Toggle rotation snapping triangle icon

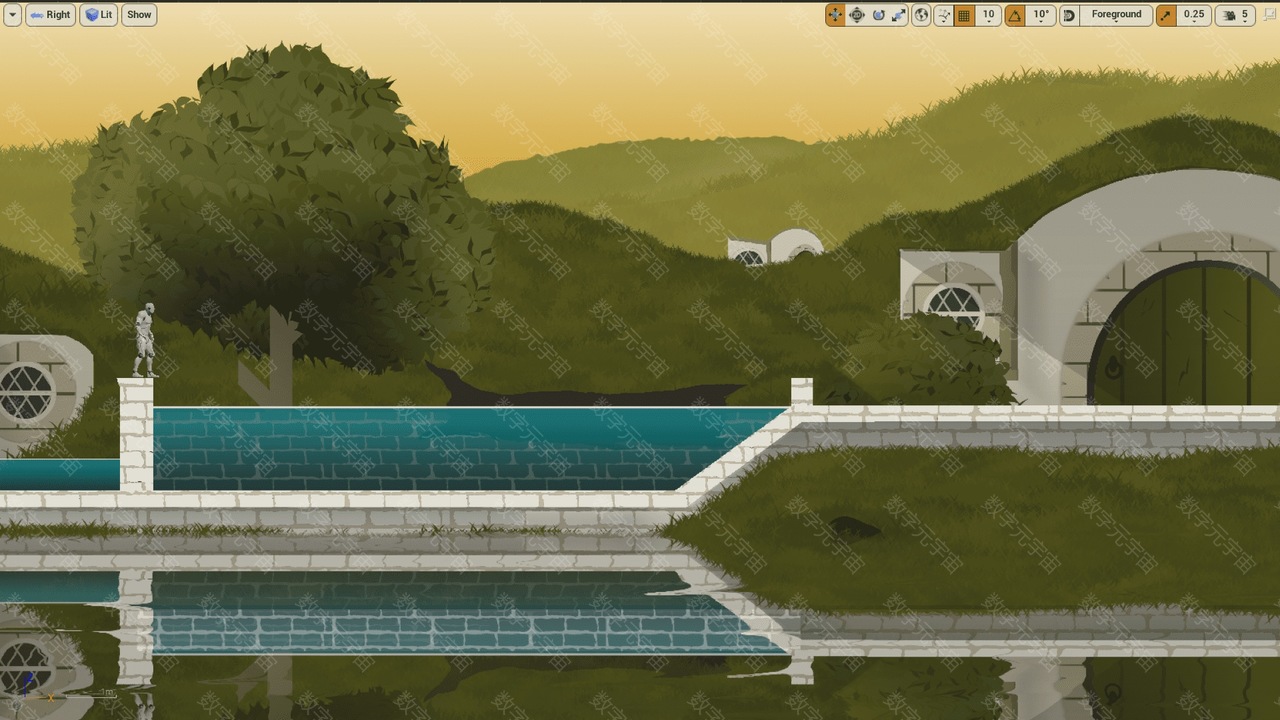(x=1015, y=15)
